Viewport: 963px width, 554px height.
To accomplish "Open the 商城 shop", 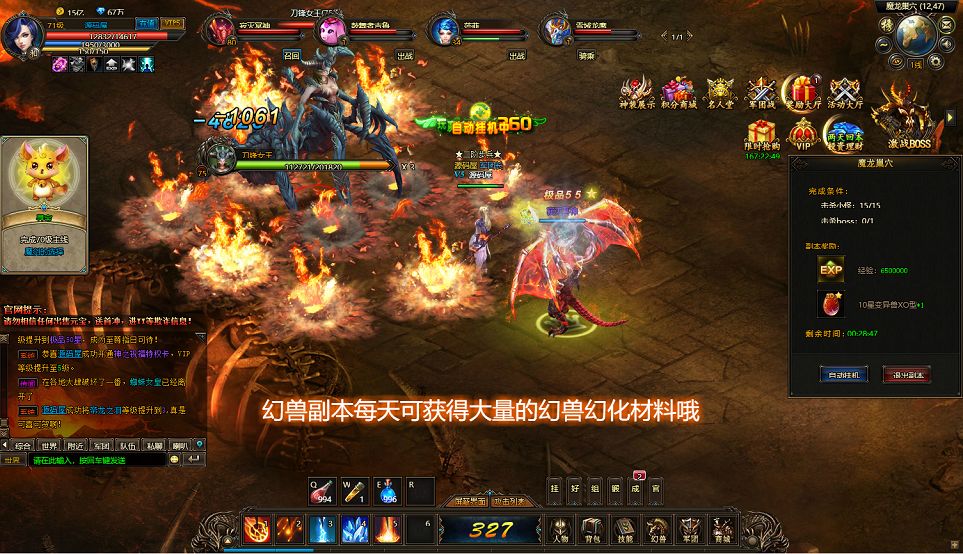I will (721, 528).
